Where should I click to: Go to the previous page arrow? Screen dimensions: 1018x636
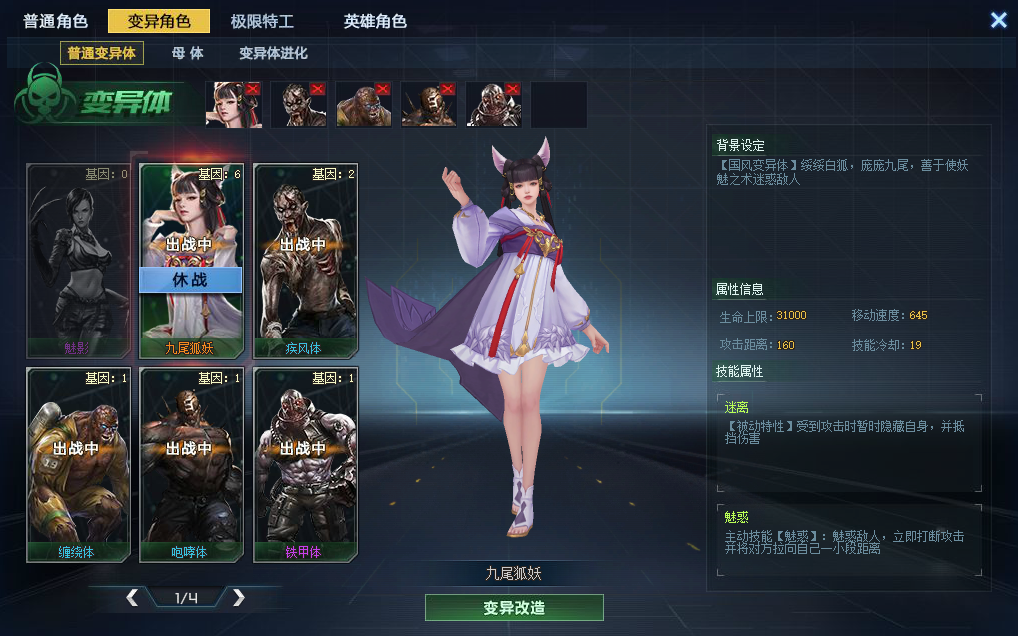tap(132, 598)
